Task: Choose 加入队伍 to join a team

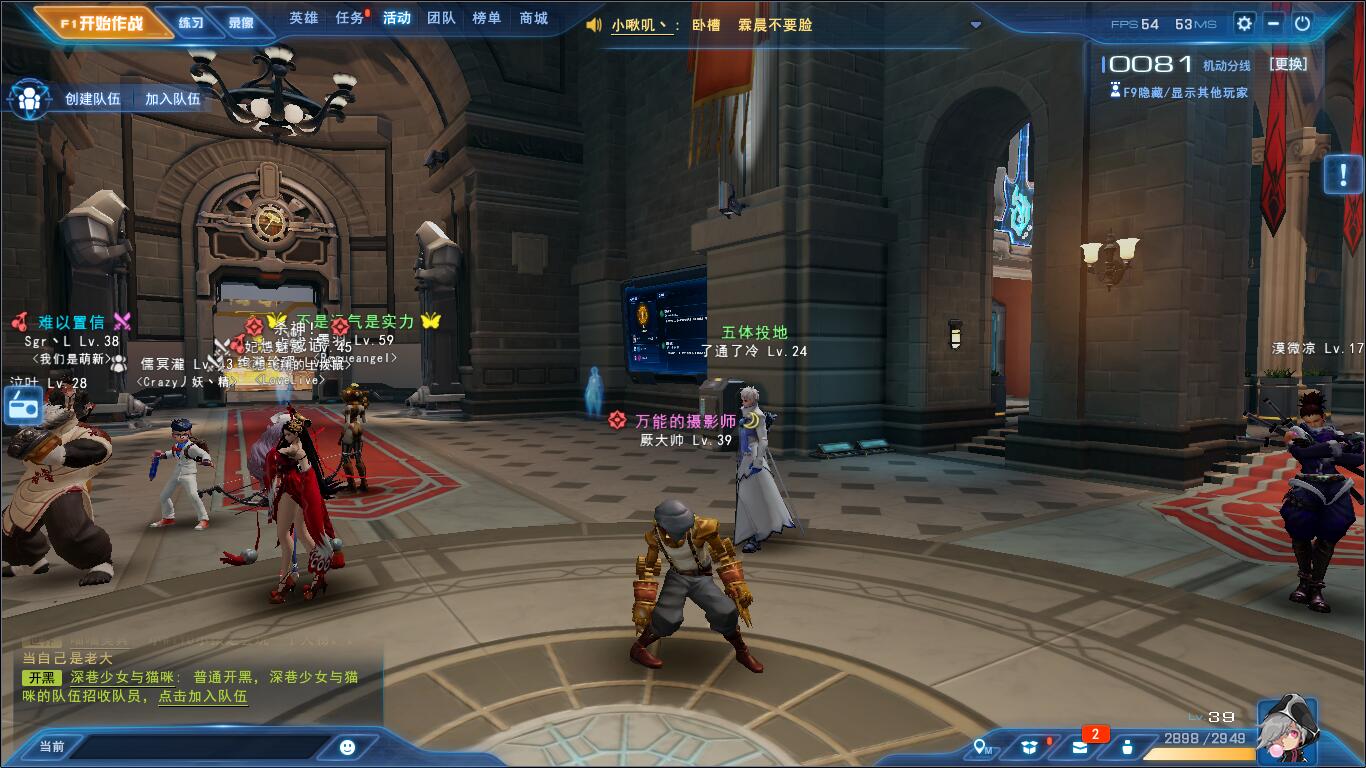Action: tap(172, 99)
